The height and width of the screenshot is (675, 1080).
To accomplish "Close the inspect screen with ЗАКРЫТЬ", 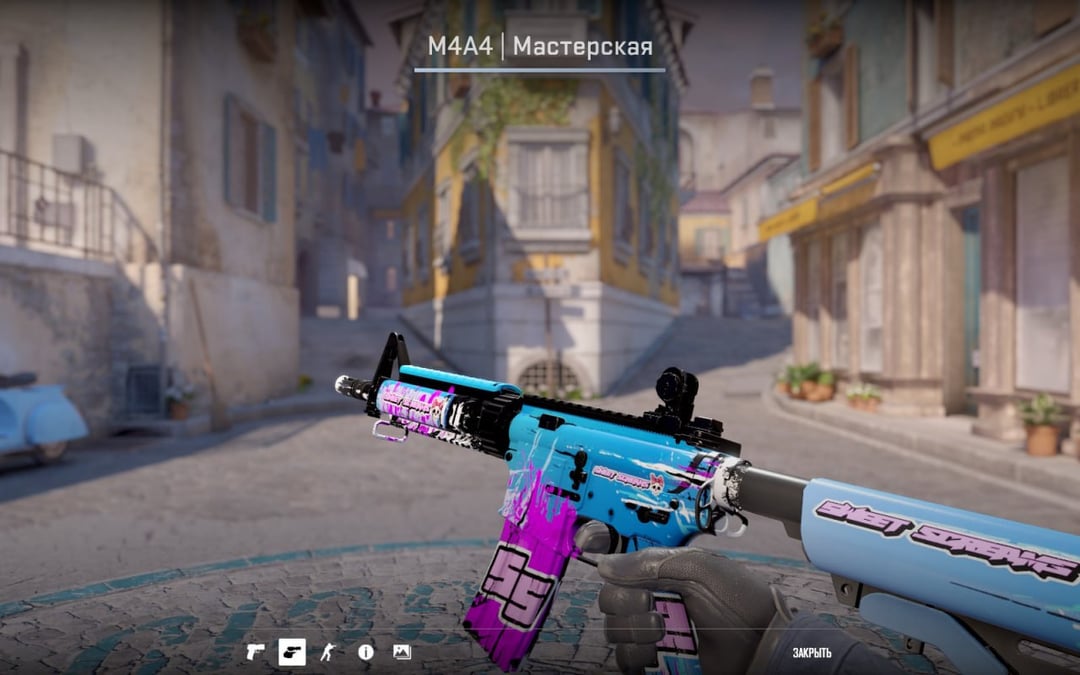I will 812,653.
